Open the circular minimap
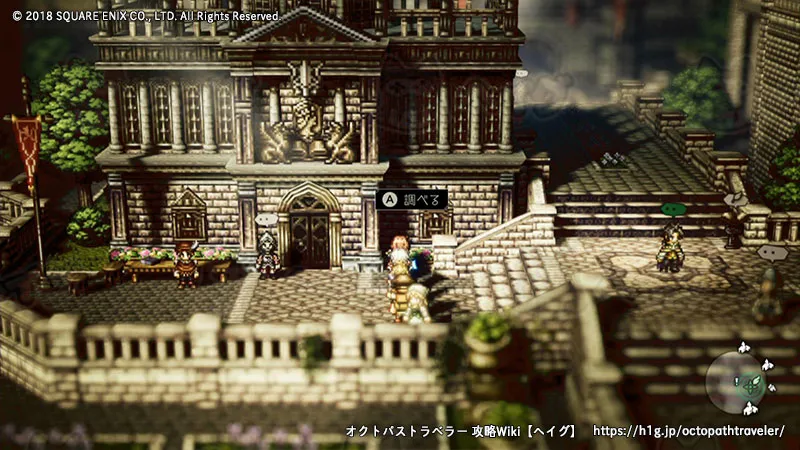800x450 pixels. point(739,379)
